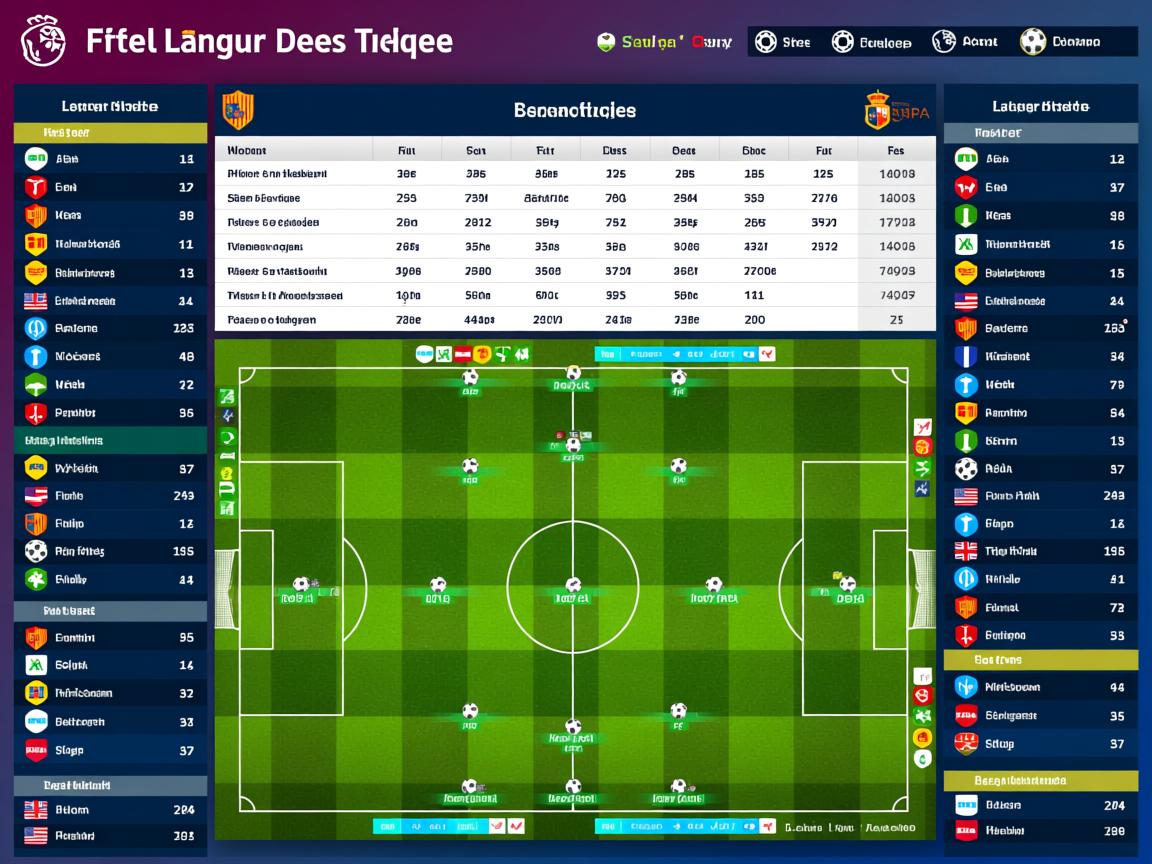Open the Stee menu in the top bar

point(782,42)
